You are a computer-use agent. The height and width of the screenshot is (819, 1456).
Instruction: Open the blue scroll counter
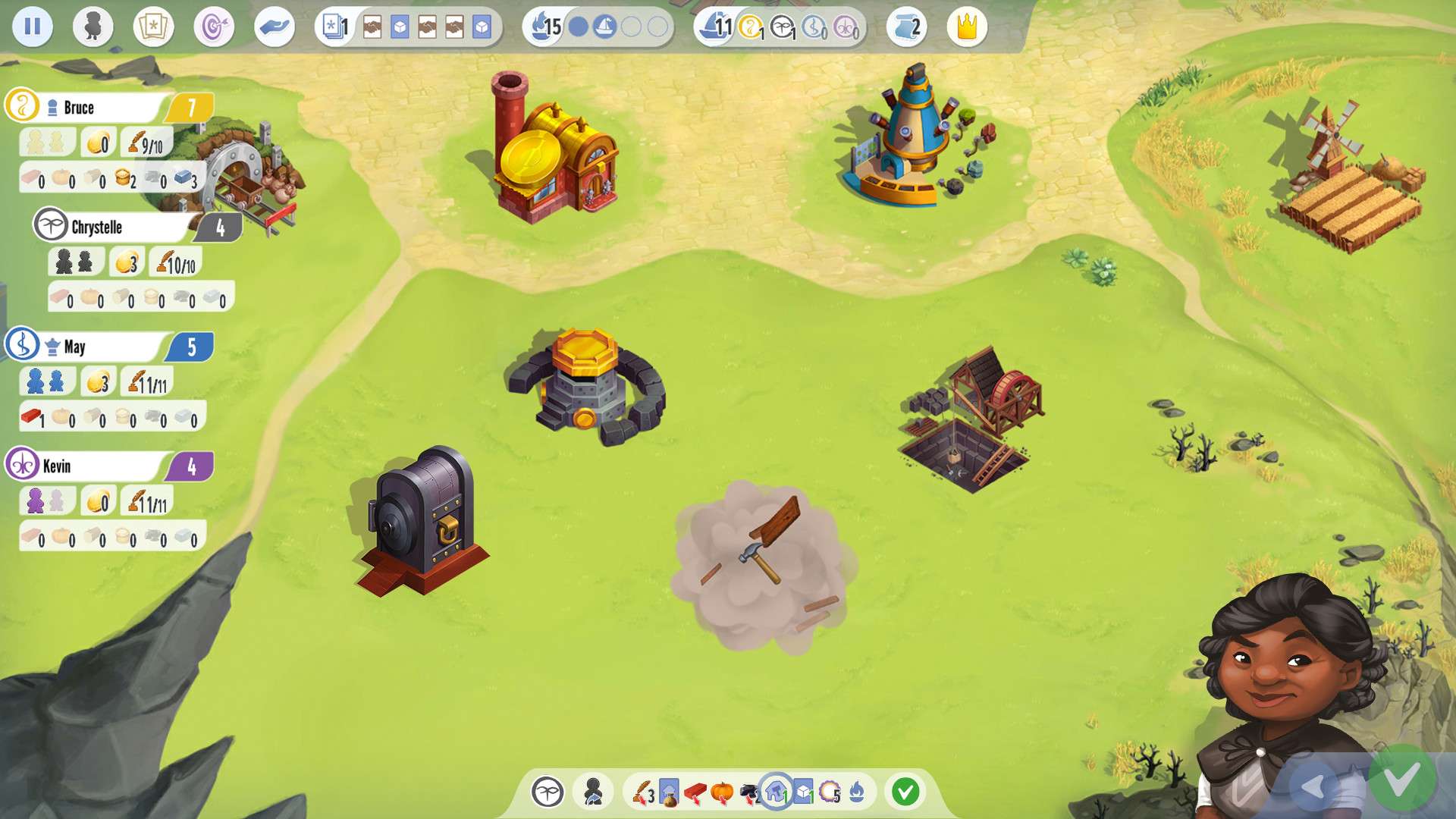[x=906, y=27]
